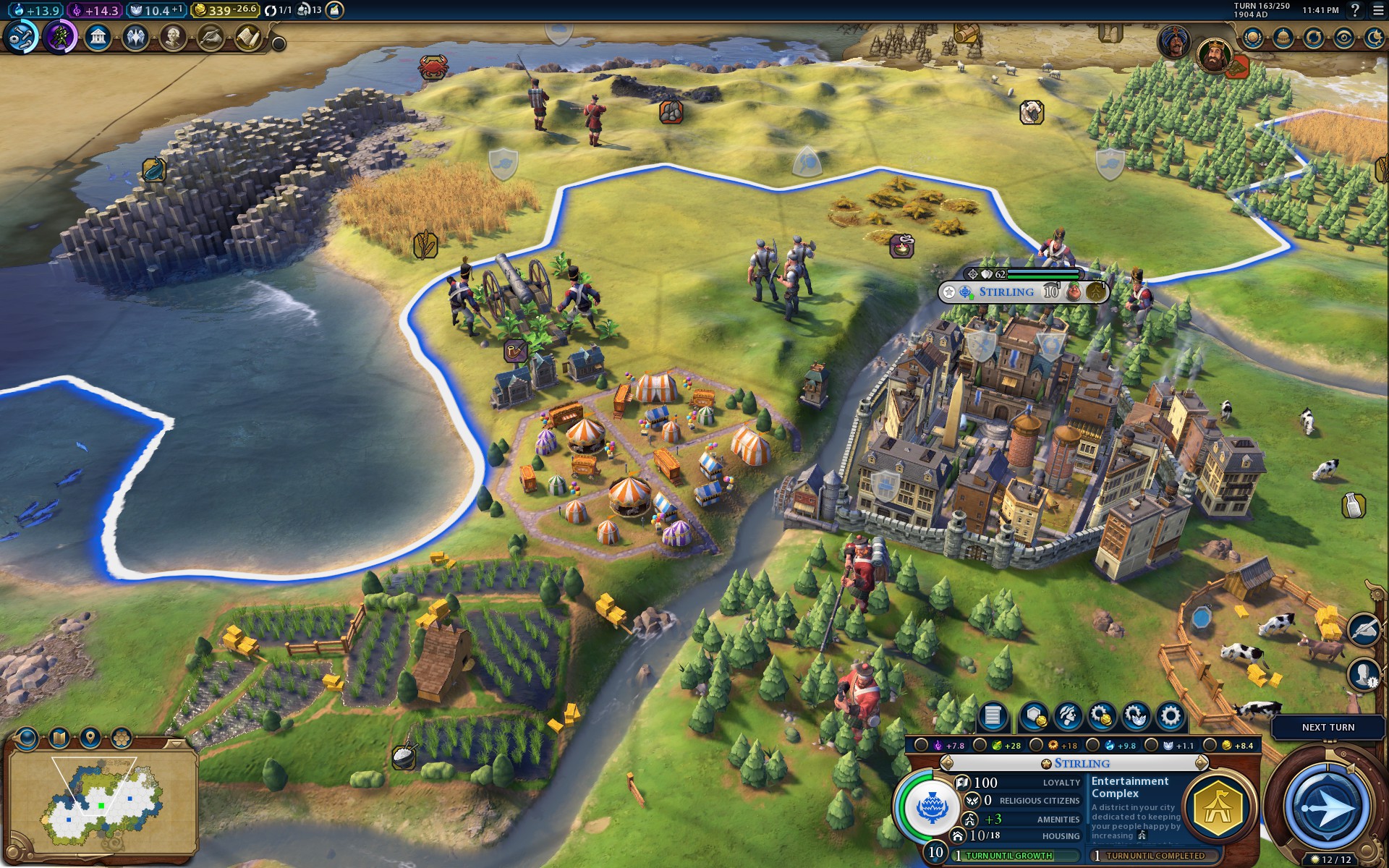This screenshot has height=868, width=1389.
Task: Open the technology research tree
Action: tap(21, 37)
